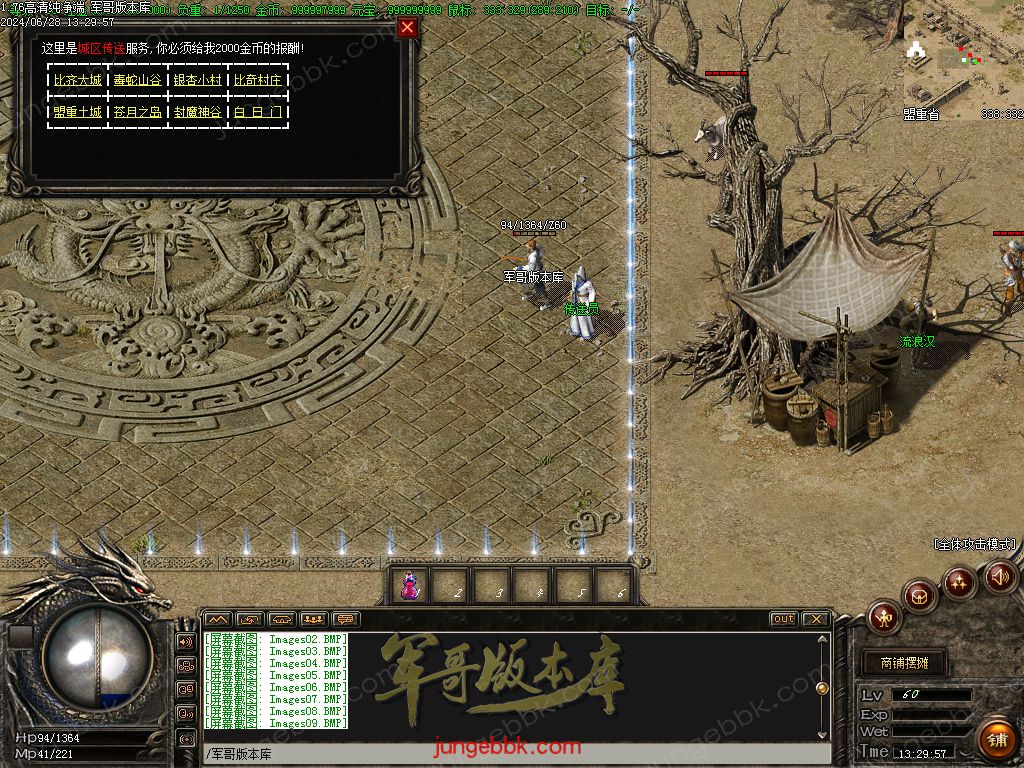Choose 封魔神谷 from the teleport list

tap(197, 112)
